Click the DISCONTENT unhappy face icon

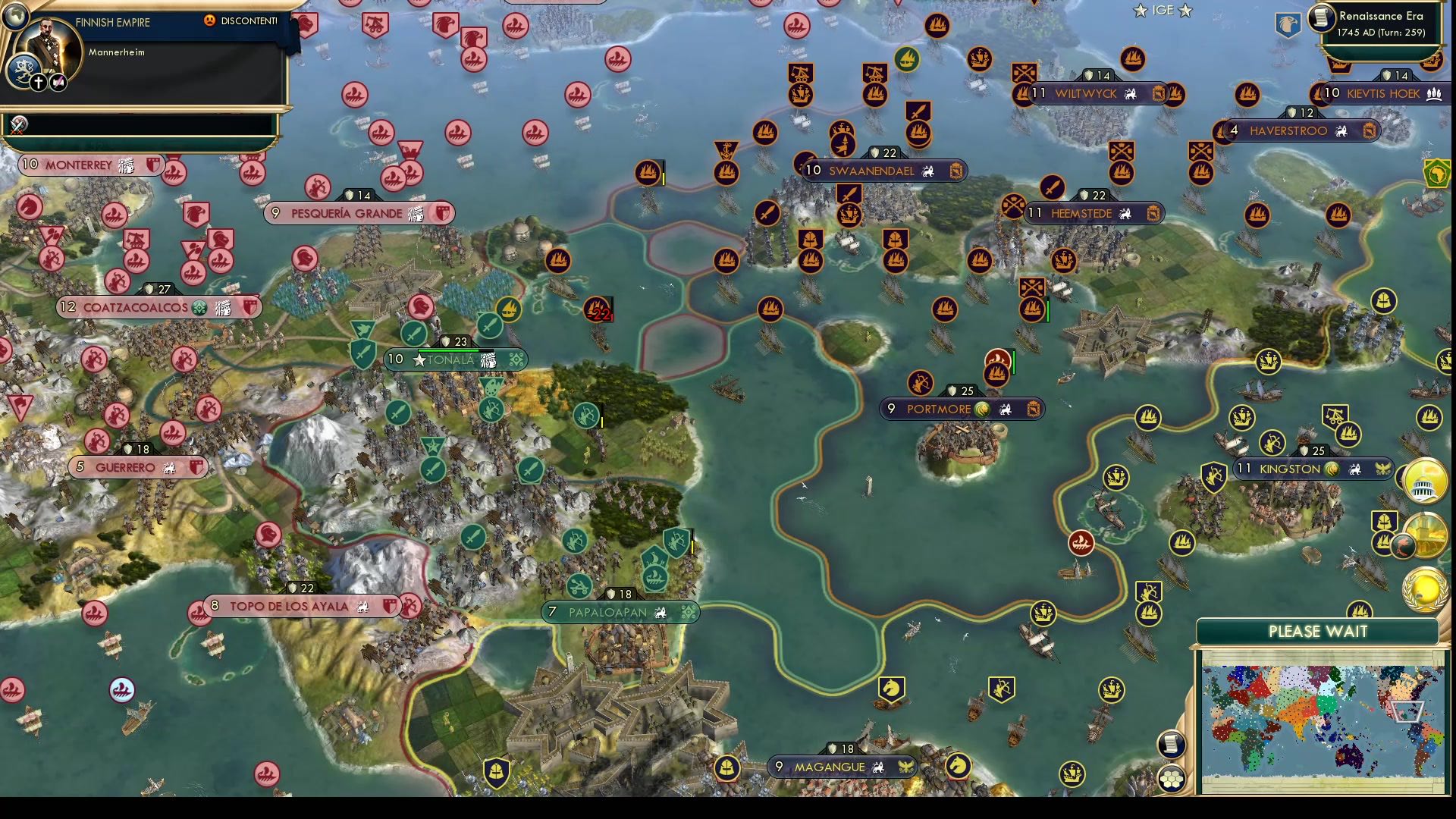pos(210,20)
